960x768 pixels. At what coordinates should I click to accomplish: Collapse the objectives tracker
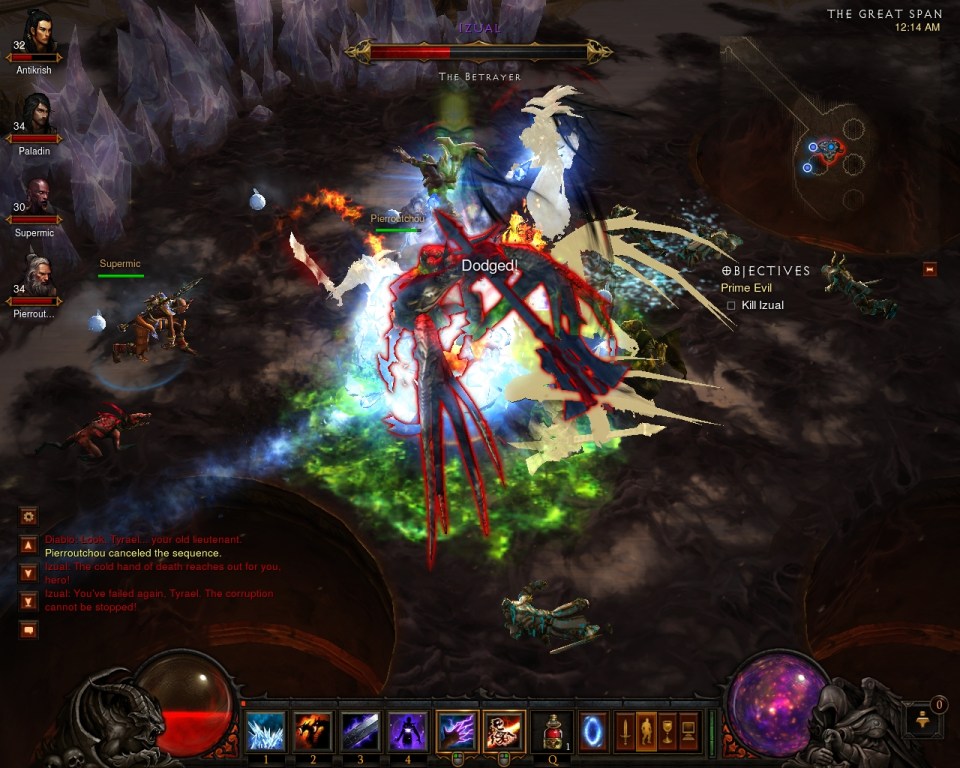930,268
